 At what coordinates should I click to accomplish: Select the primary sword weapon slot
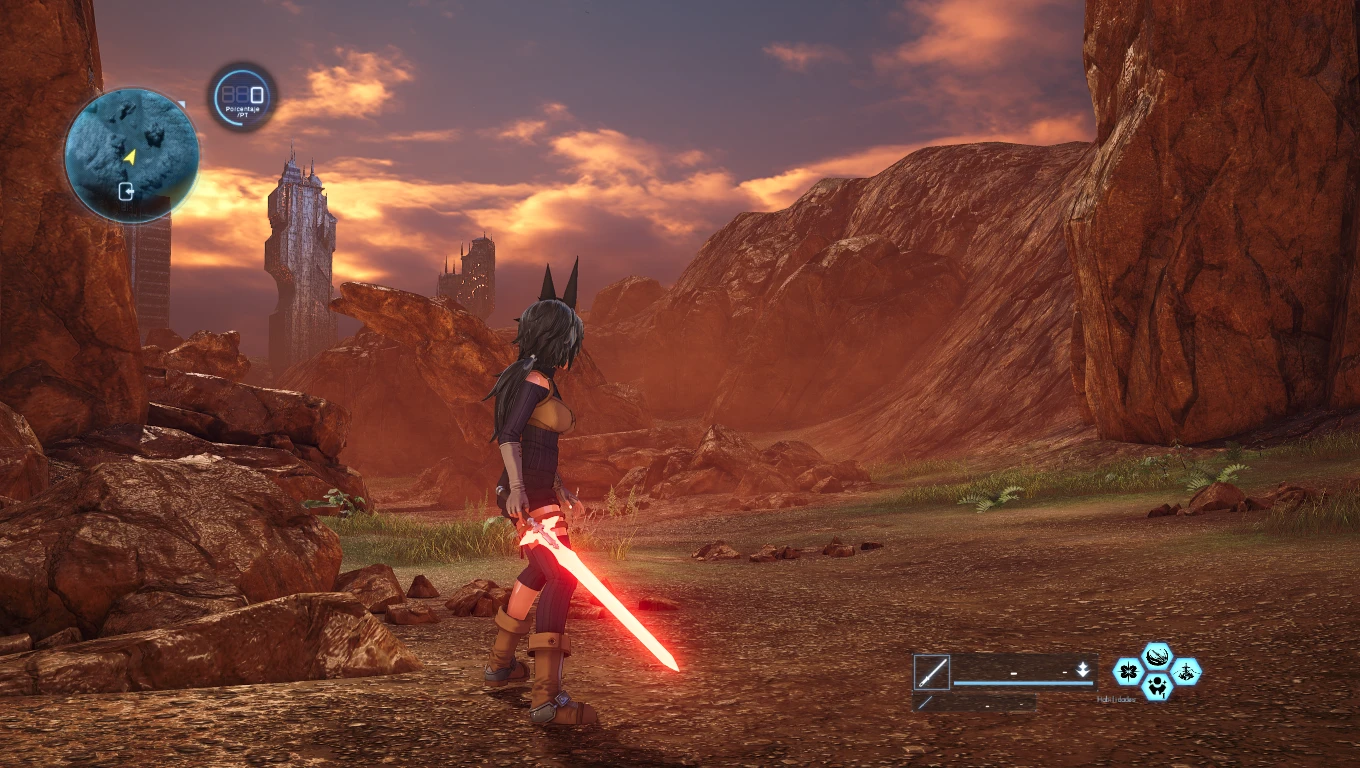[931, 672]
